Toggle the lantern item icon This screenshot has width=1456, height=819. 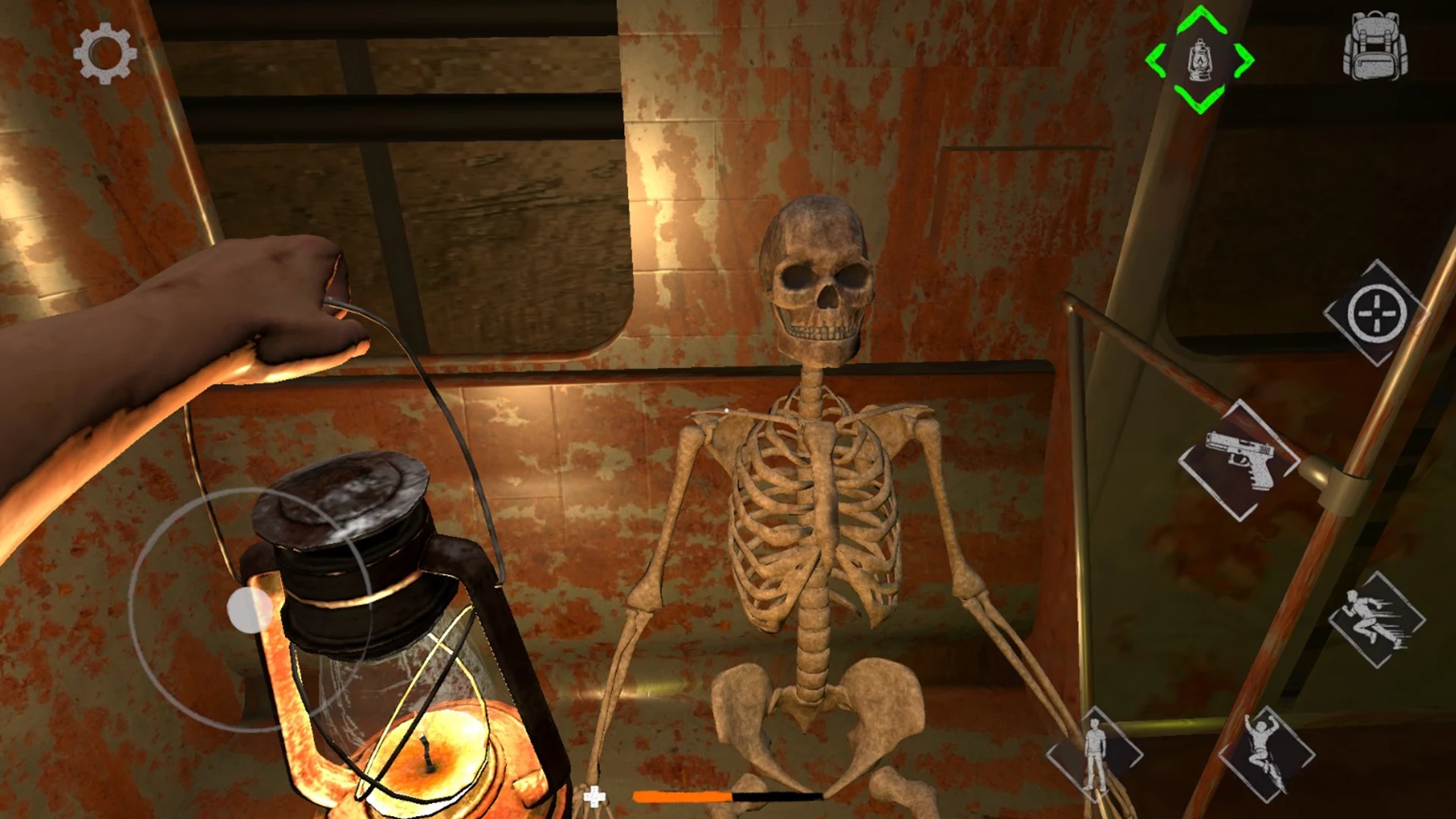(1200, 60)
